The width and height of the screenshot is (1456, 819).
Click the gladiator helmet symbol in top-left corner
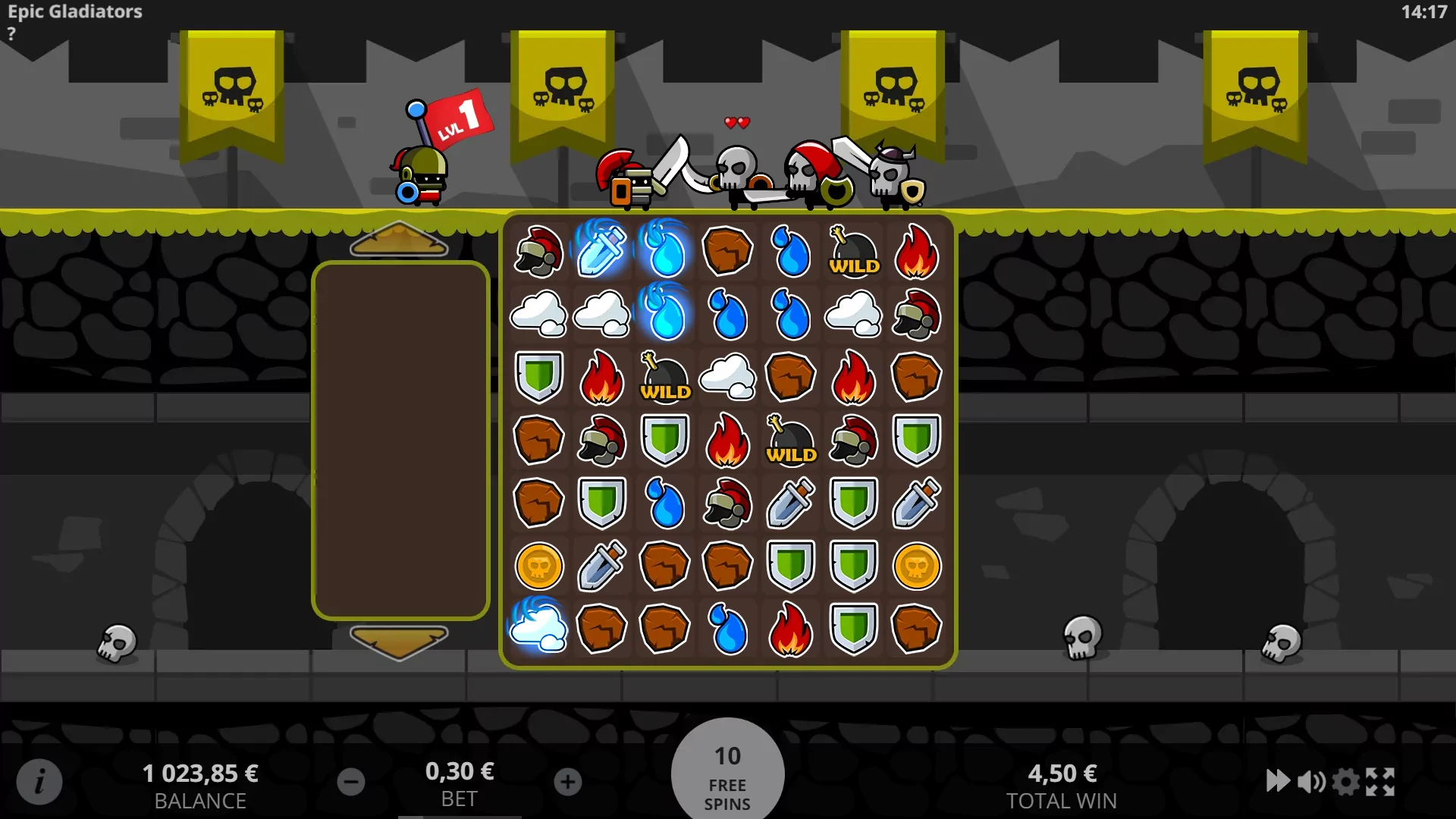[539, 252]
